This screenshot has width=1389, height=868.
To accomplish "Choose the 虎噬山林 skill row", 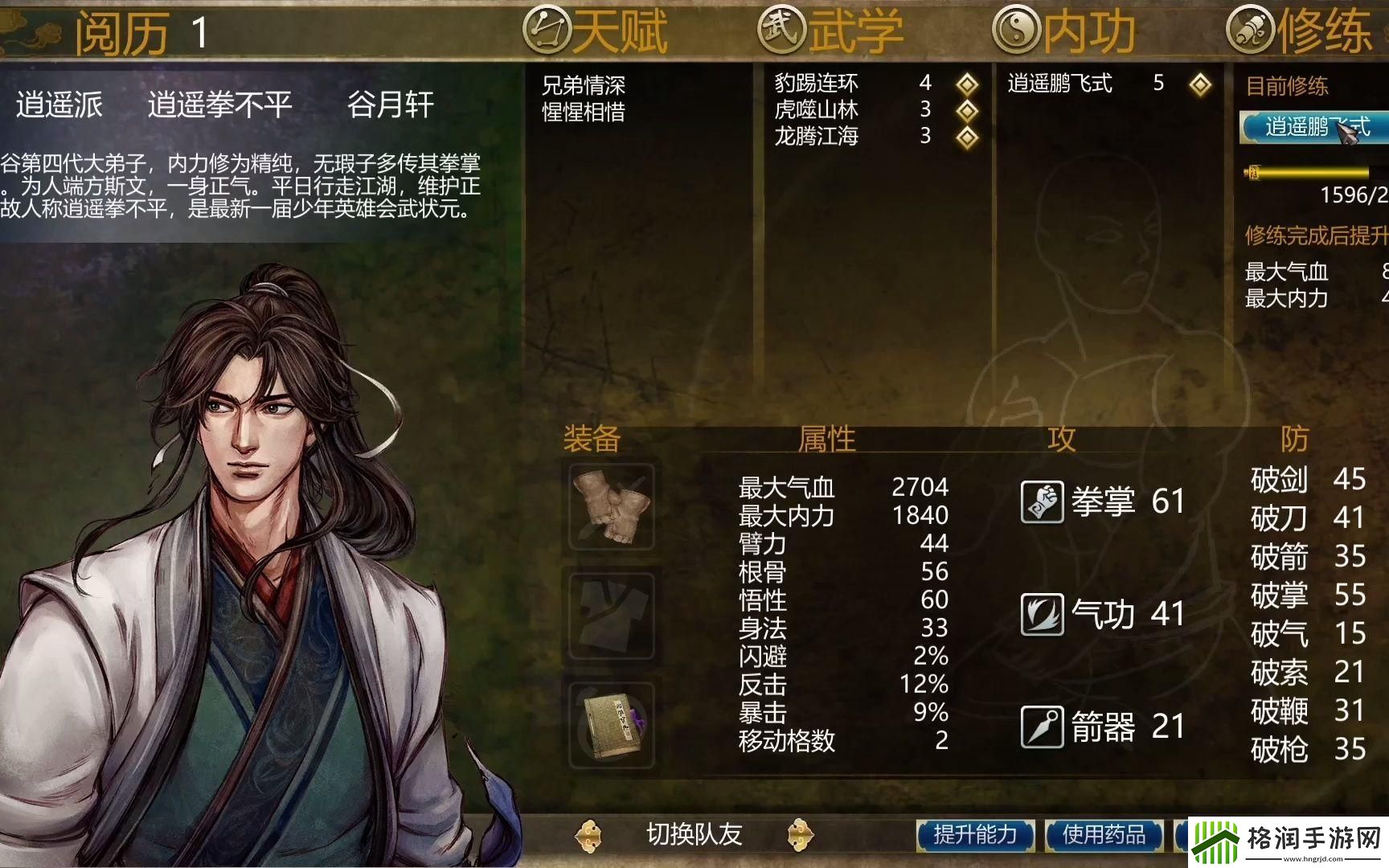I will click(817, 109).
